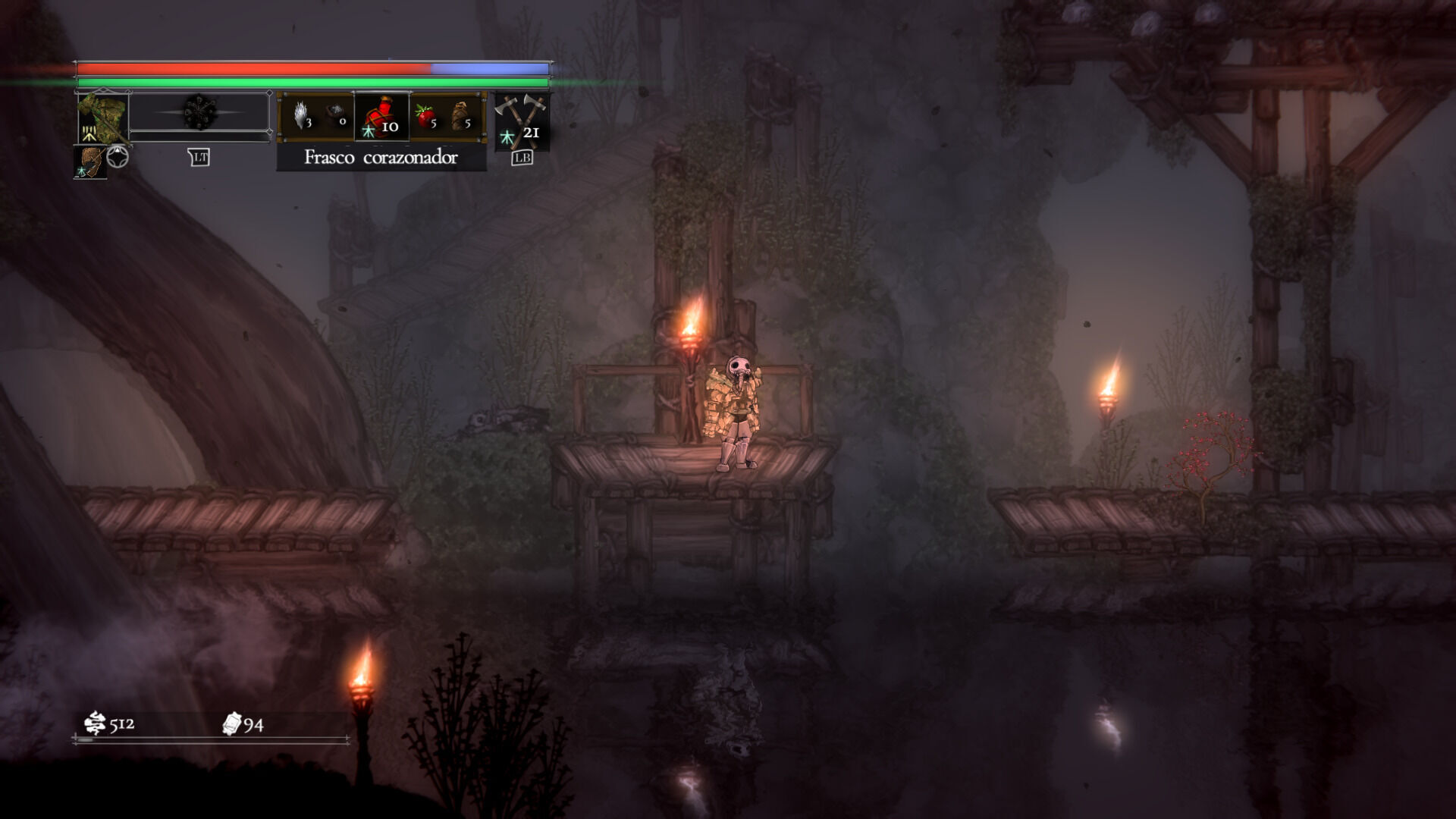Select the dark pouch item slot
The width and height of the screenshot is (1456, 819).
(337, 116)
